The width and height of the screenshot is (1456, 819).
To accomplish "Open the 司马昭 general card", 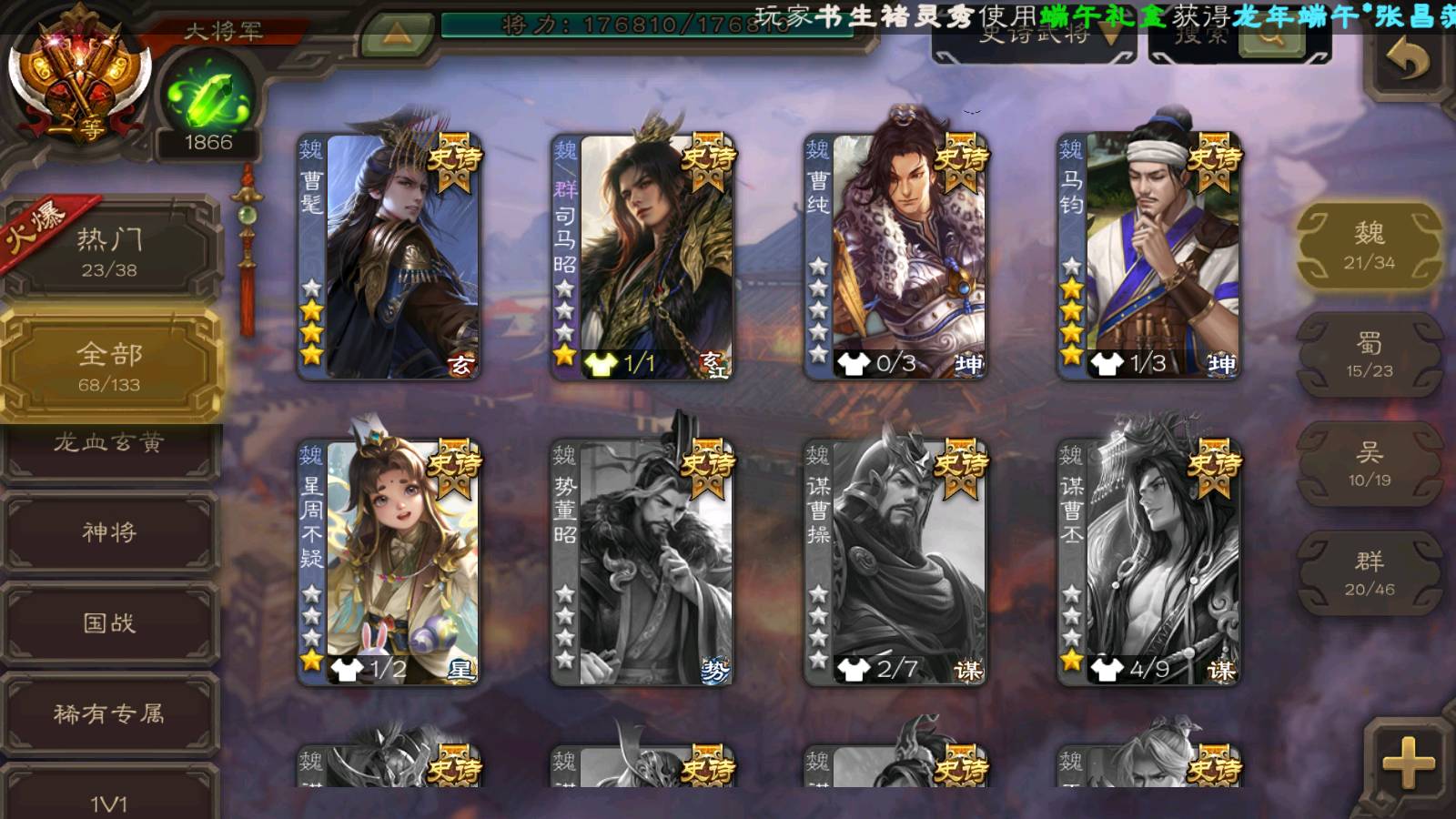I will (642, 257).
